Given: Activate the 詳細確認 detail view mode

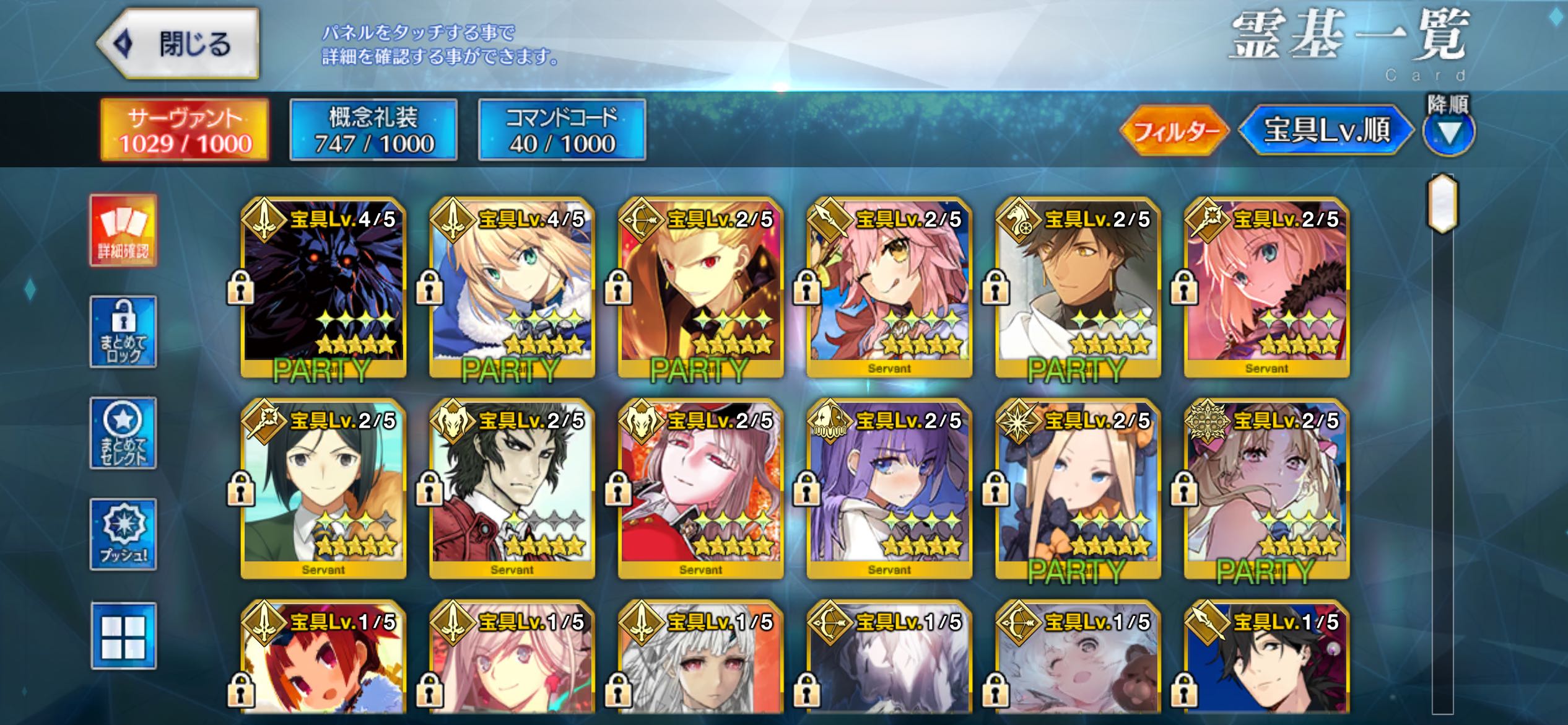Looking at the screenshot, I should 123,231.
